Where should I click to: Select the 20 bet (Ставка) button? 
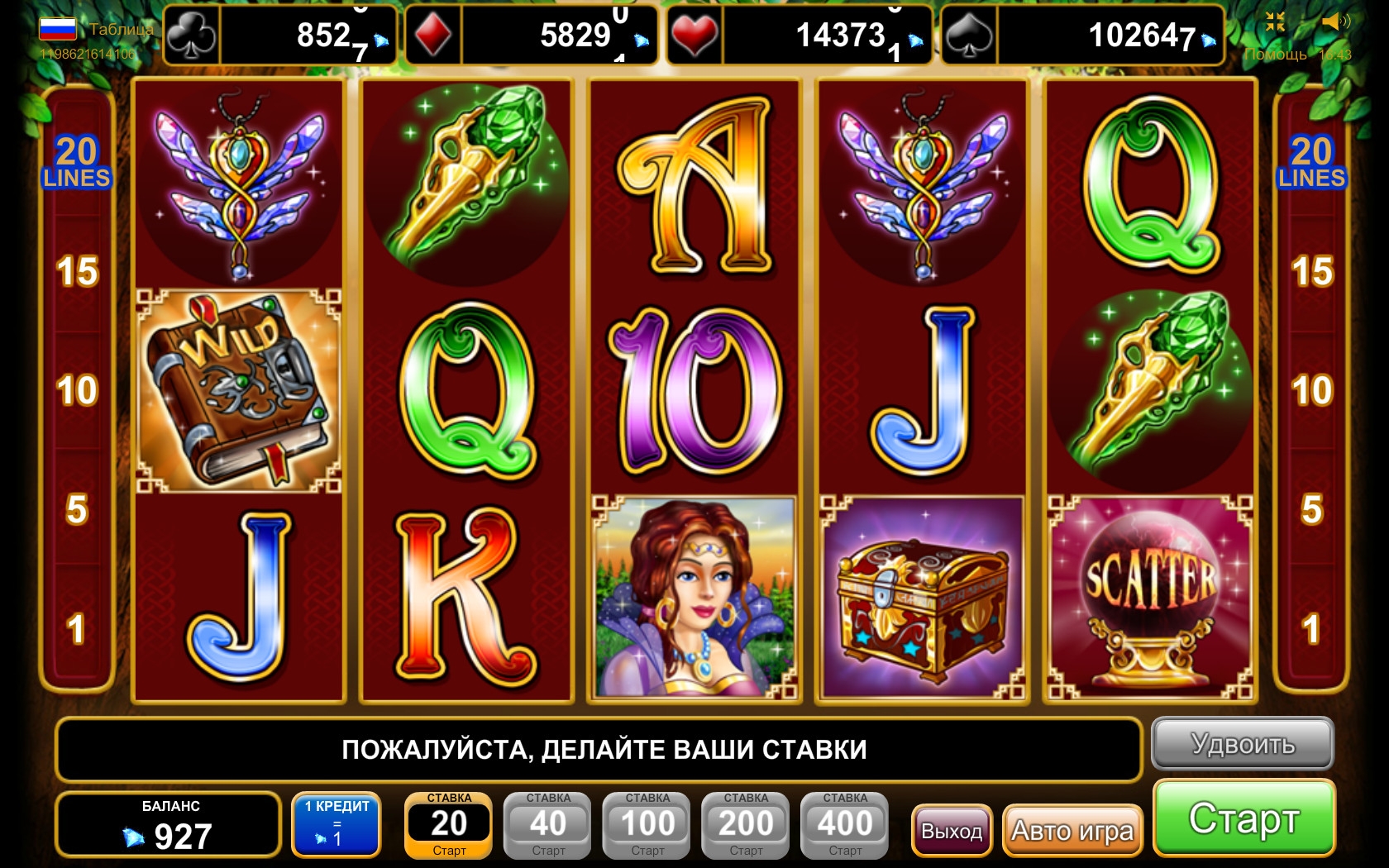coord(449,825)
